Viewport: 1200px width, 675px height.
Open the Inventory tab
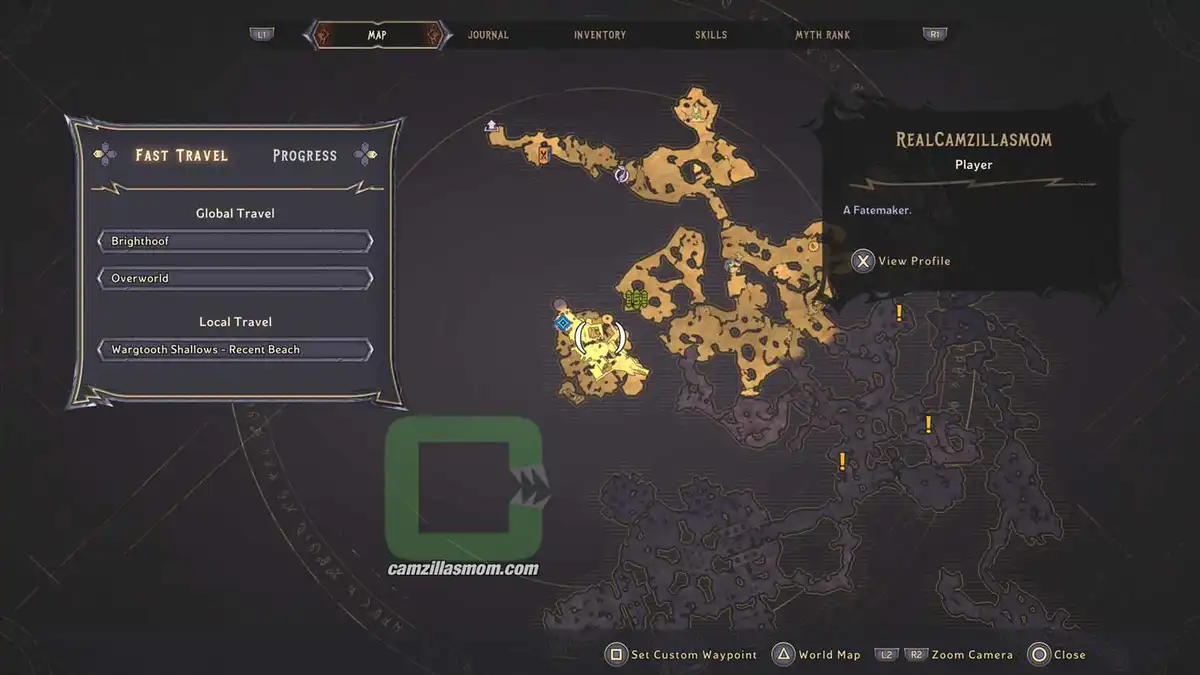[600, 35]
